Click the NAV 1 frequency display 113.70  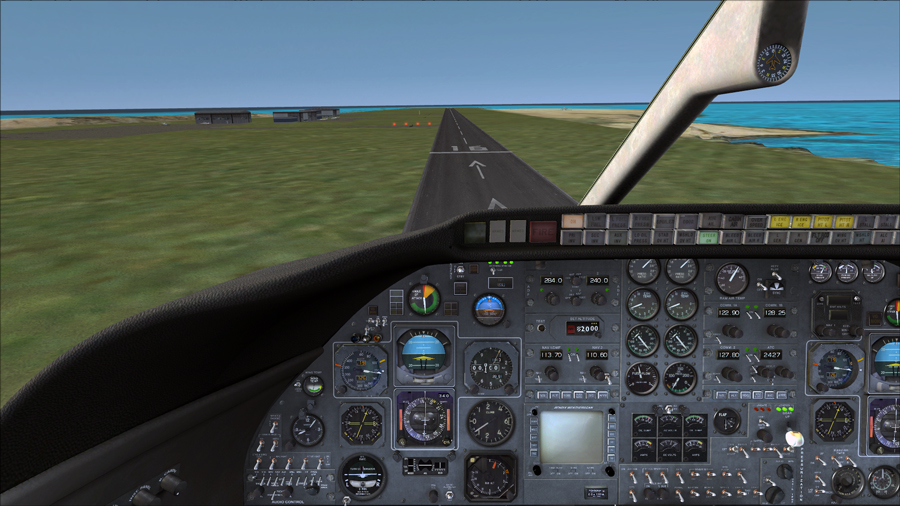point(551,355)
